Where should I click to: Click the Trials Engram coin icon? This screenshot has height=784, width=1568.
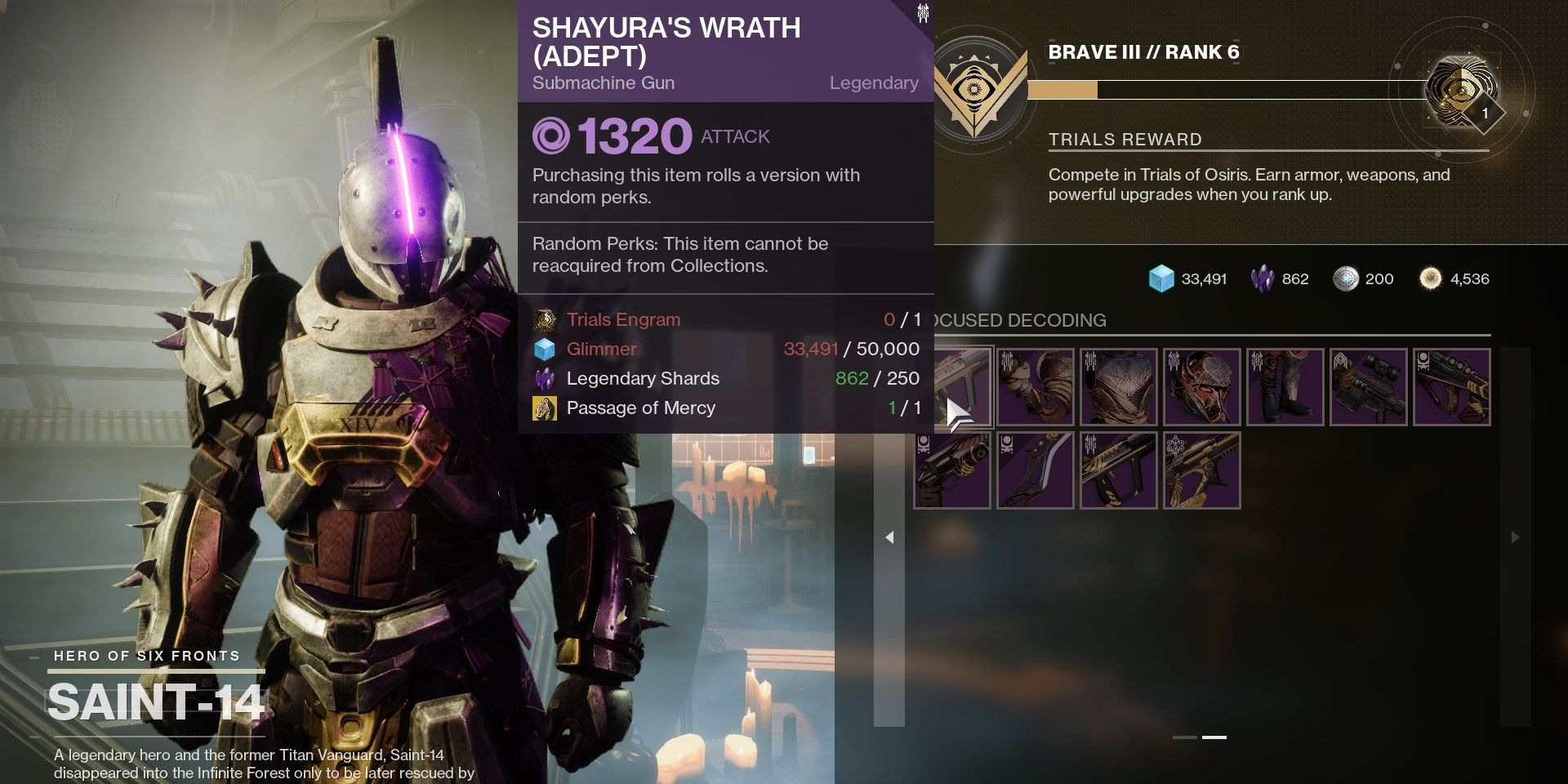[543, 319]
